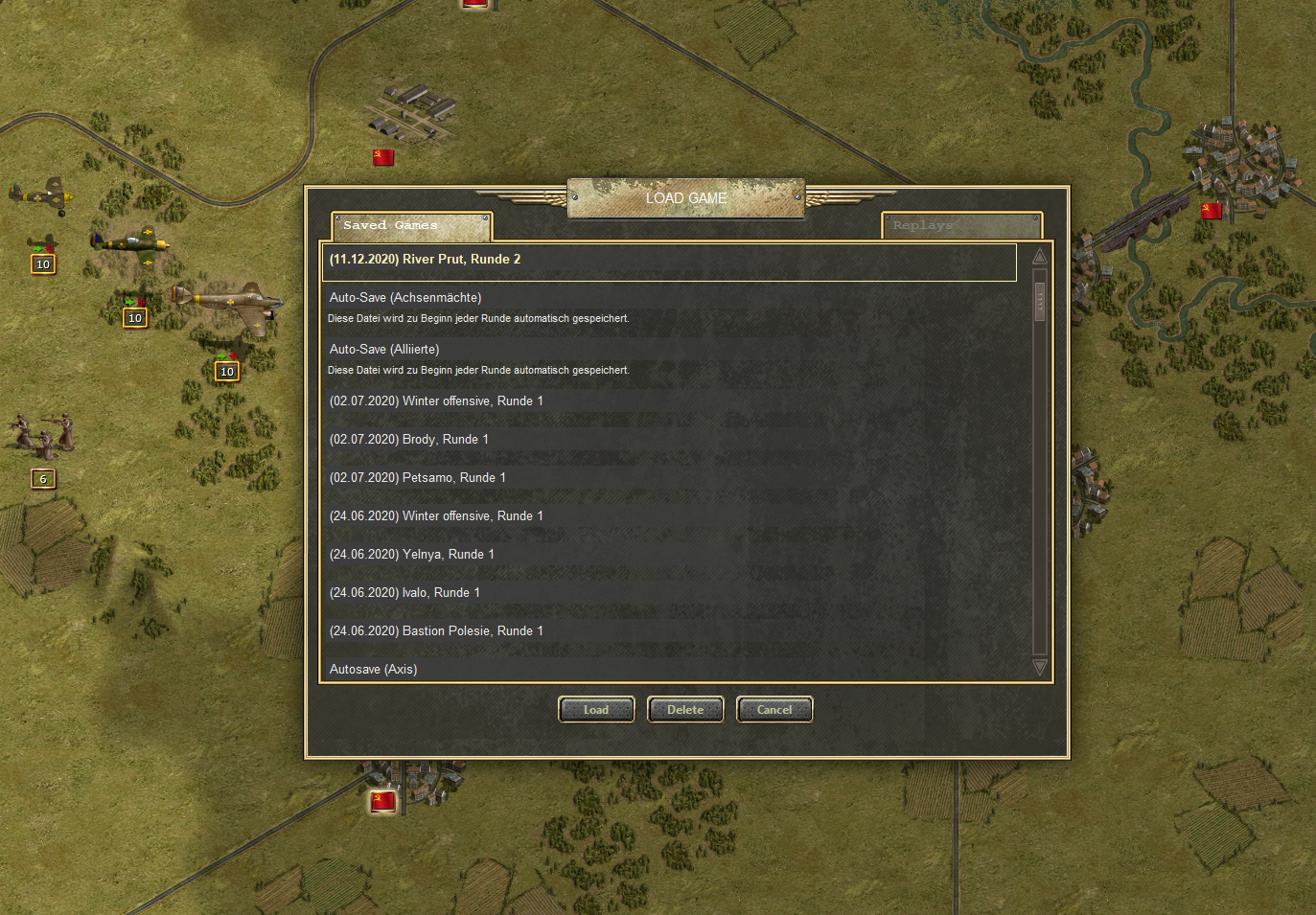Screen dimensions: 1316x915
Task: Click the save list's scroll-down arrow
Action: pyautogui.click(x=1040, y=667)
